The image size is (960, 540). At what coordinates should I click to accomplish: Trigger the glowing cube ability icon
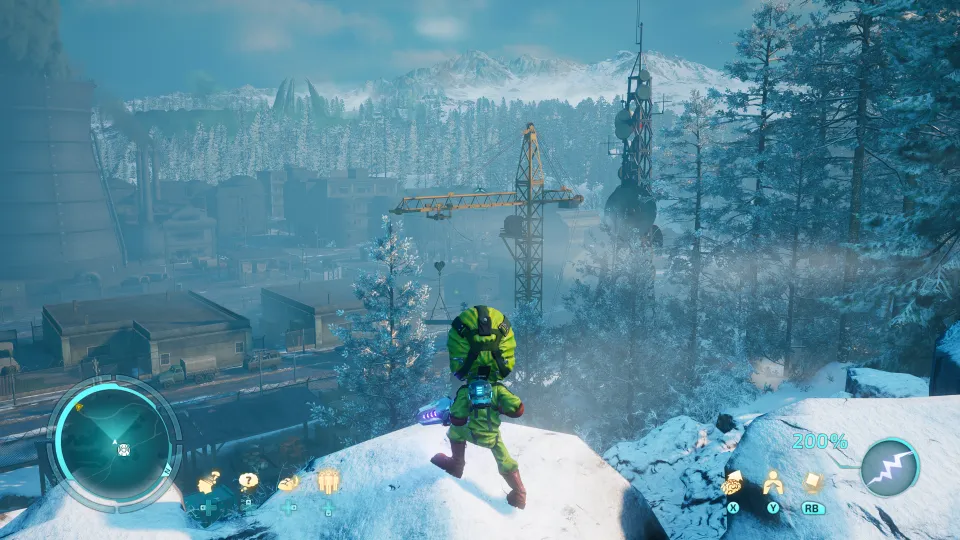[813, 483]
